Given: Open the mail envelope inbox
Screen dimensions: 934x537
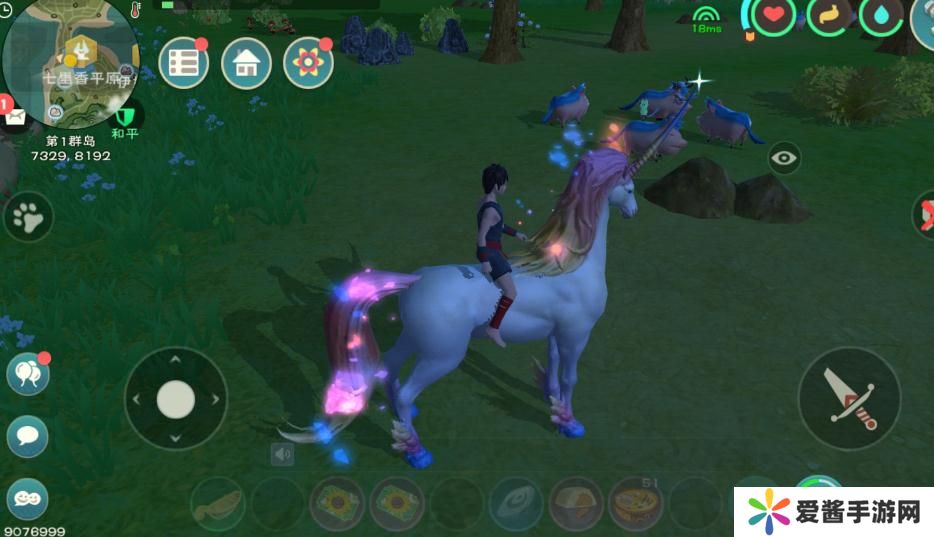Looking at the screenshot, I should 17,116.
